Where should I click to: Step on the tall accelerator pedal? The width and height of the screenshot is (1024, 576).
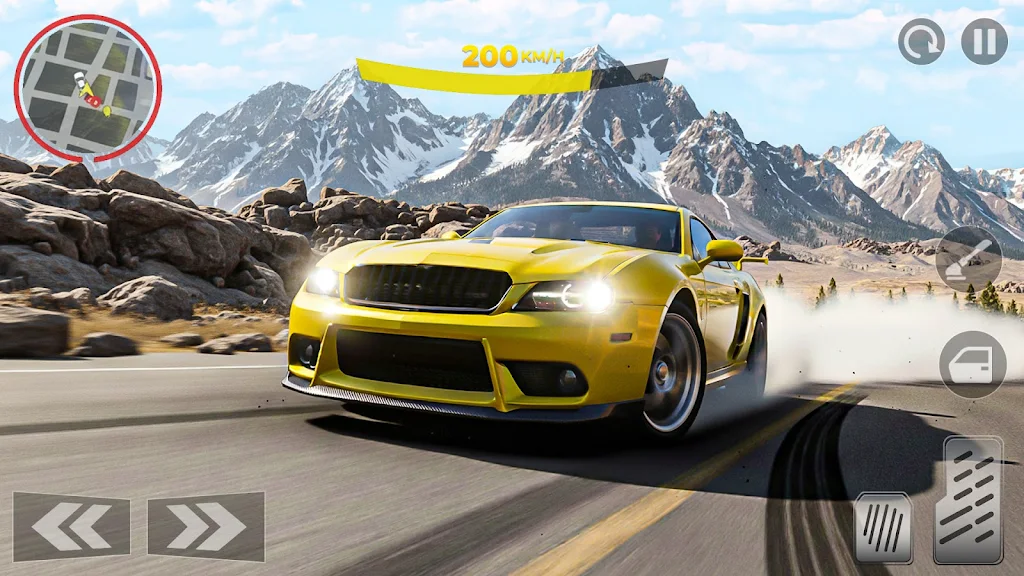pyautogui.click(x=967, y=500)
